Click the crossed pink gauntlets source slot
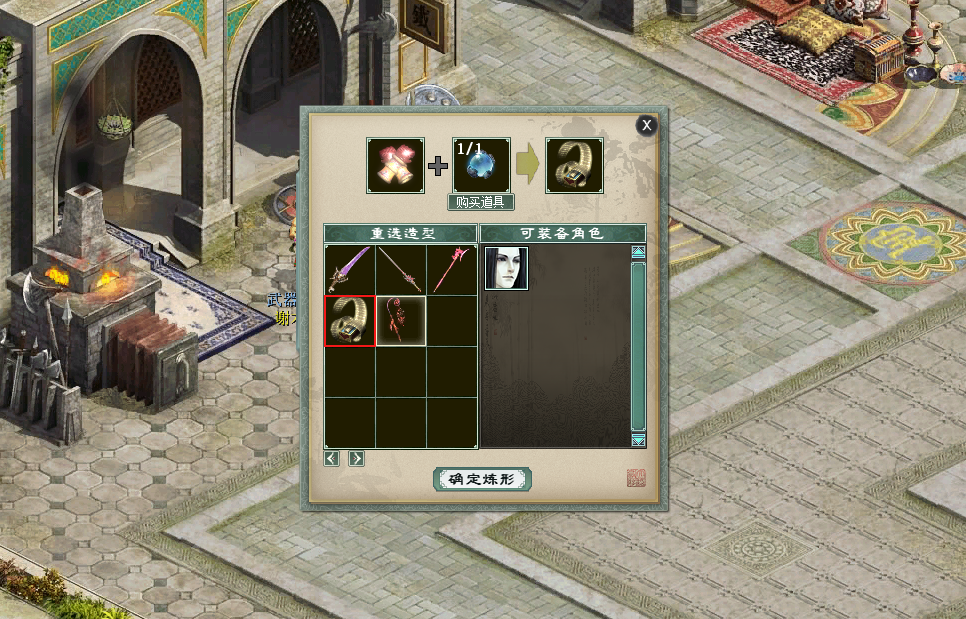The image size is (966, 619). pos(395,165)
